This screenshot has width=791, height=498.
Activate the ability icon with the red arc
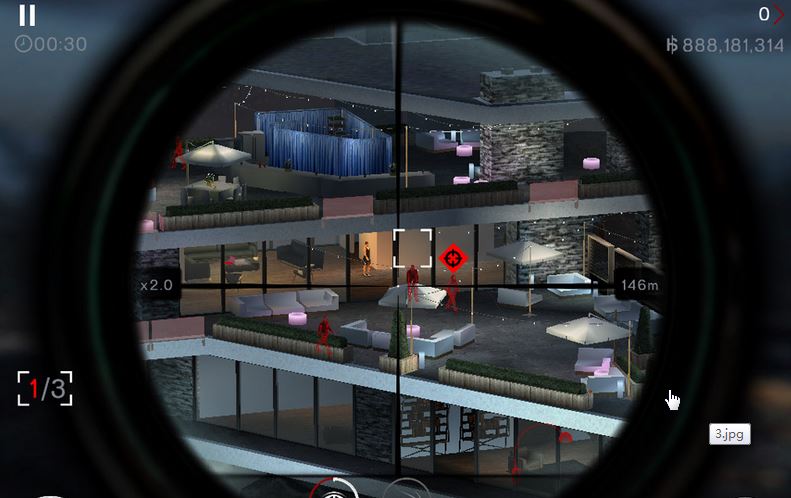tap(333, 490)
